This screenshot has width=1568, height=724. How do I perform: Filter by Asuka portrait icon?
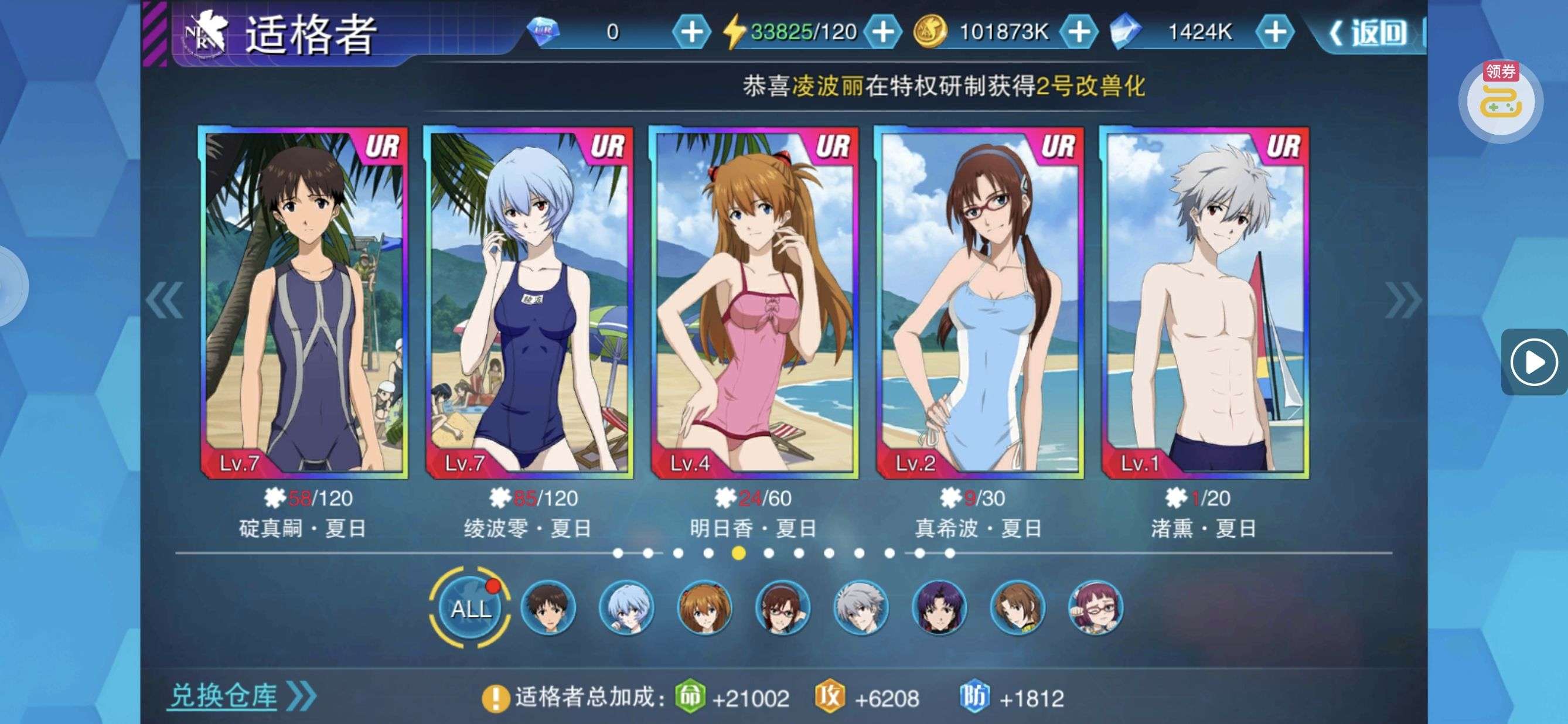[x=704, y=608]
